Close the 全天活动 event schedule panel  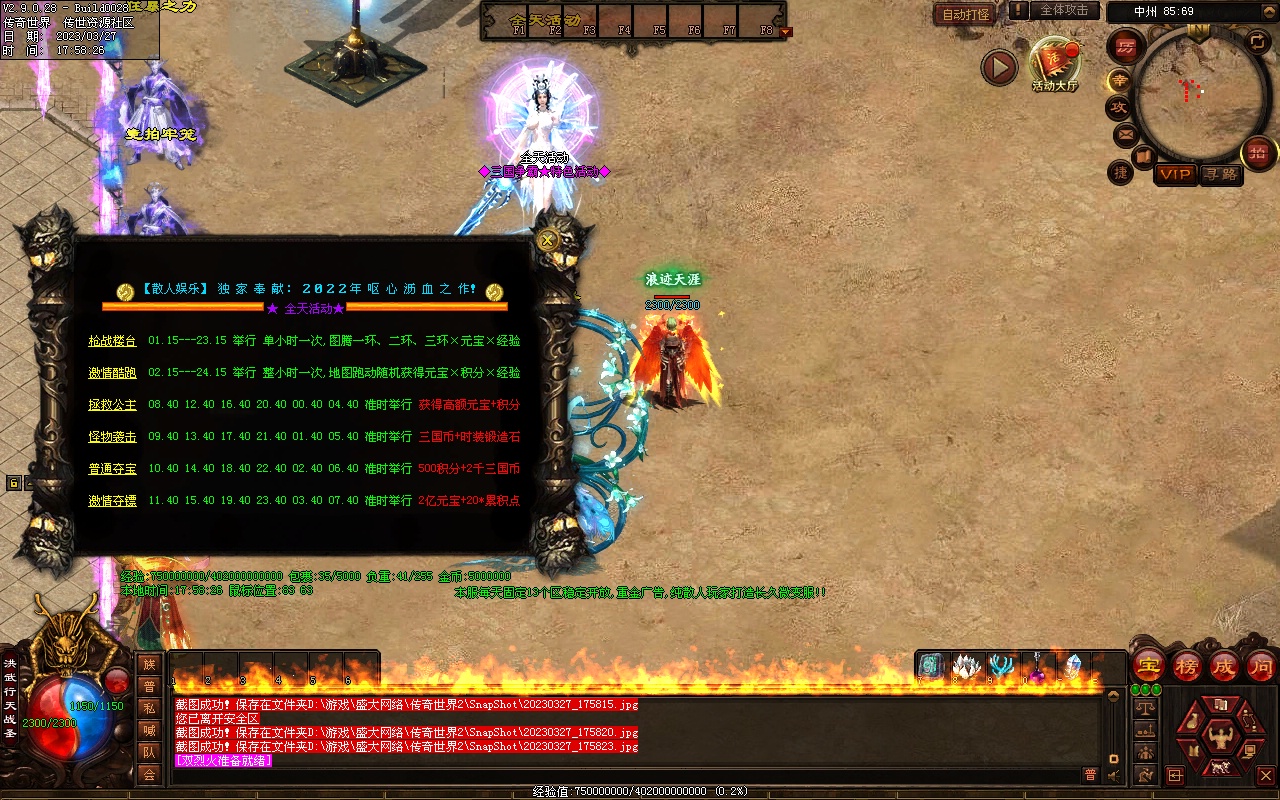pyautogui.click(x=547, y=240)
